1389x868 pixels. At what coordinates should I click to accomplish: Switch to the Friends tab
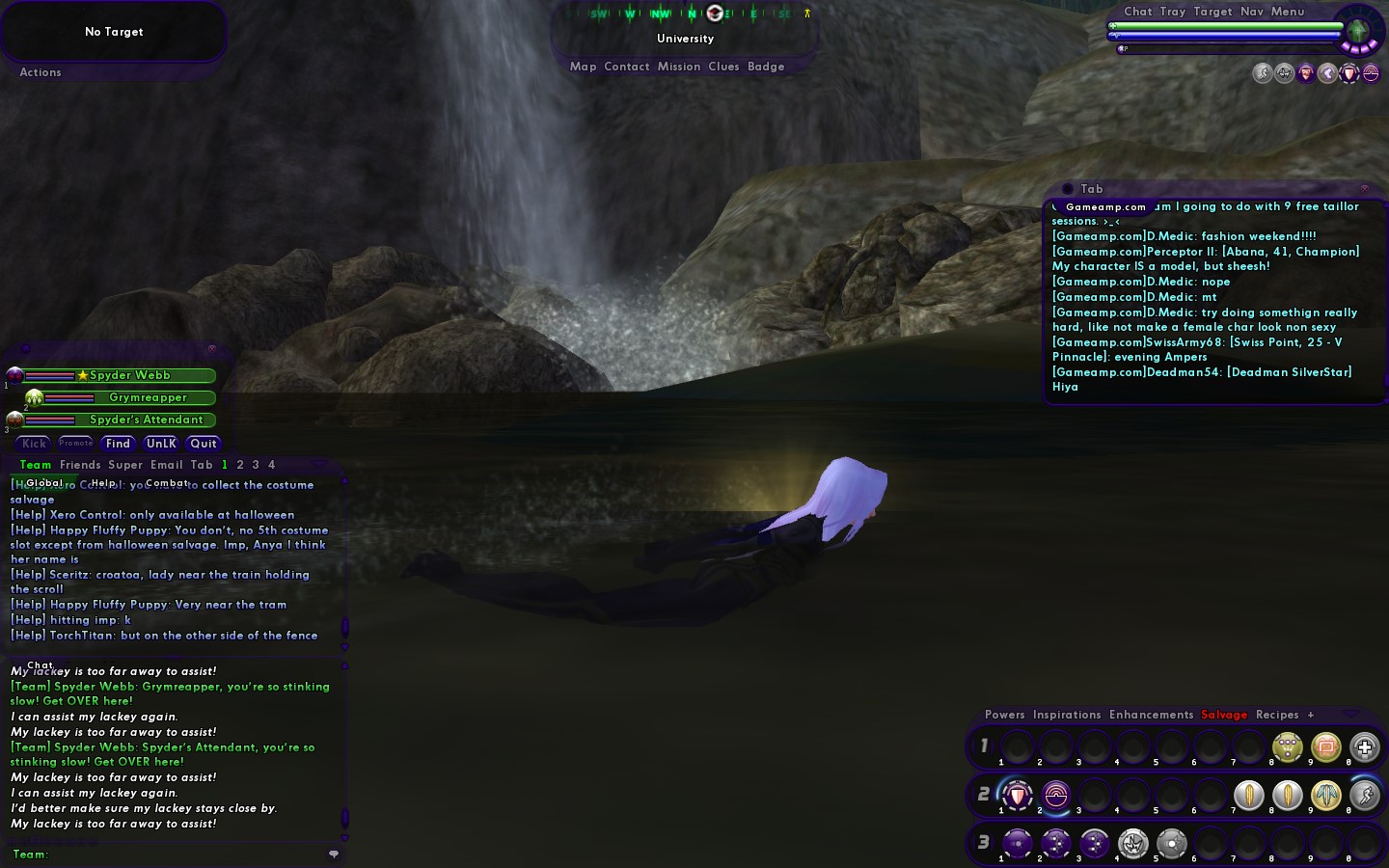[80, 465]
